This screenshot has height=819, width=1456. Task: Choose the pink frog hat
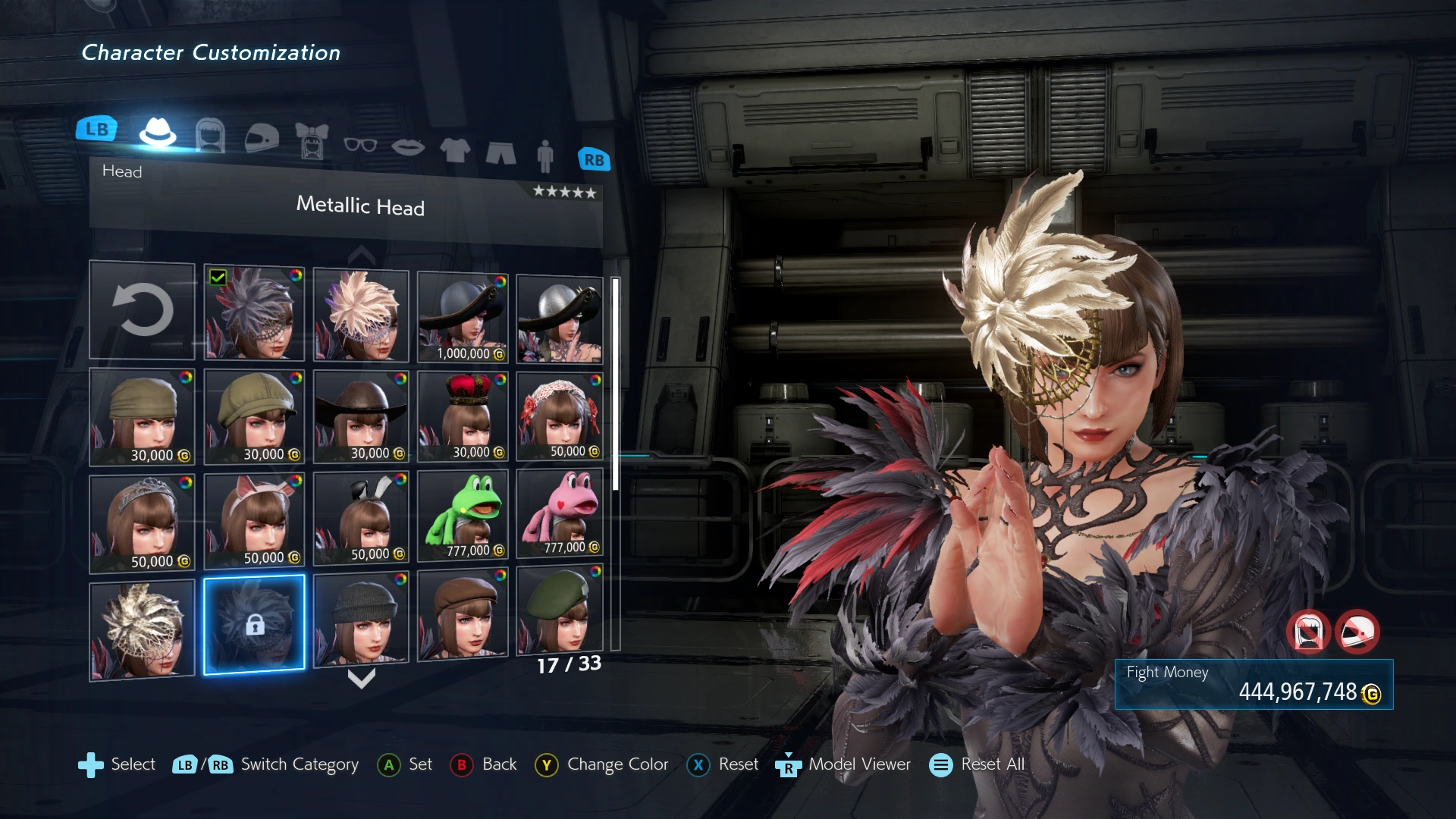pos(560,513)
